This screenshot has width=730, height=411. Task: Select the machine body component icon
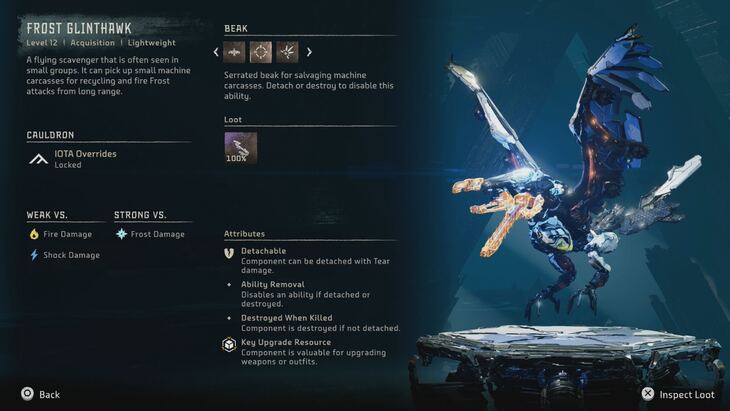[235, 52]
